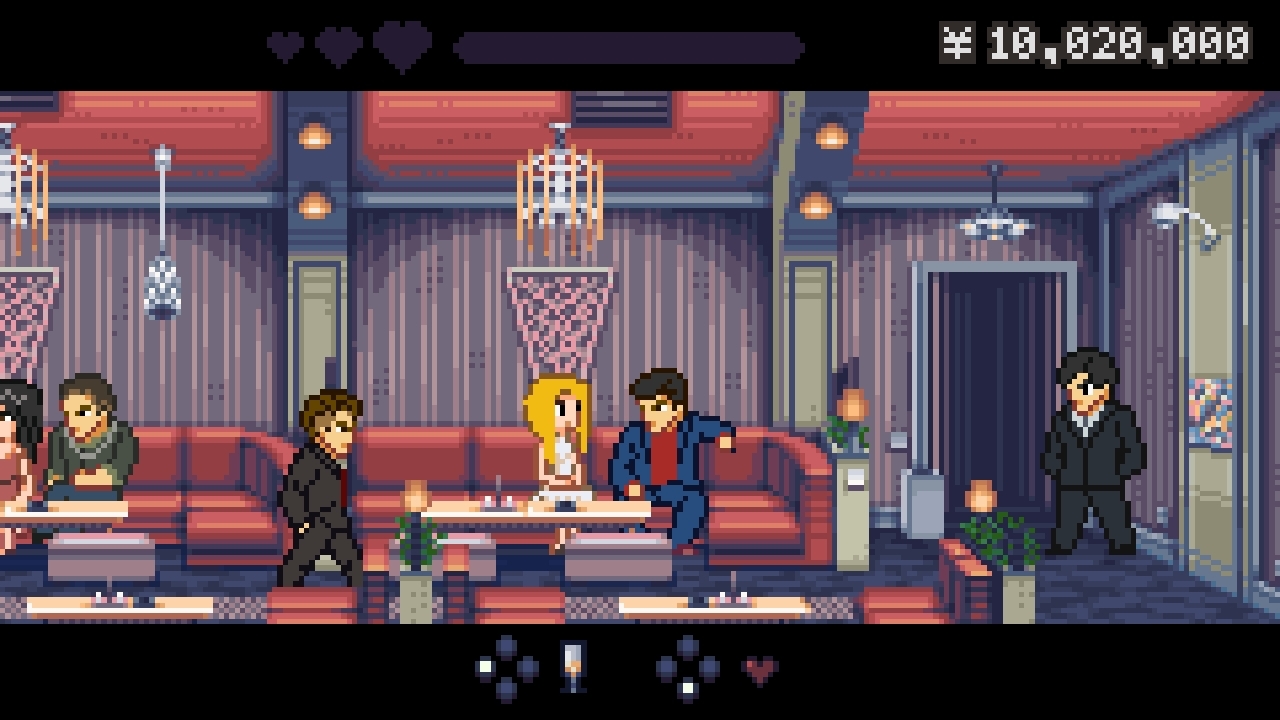Click the highlighted left arrow on the left d-pad

pos(484,666)
